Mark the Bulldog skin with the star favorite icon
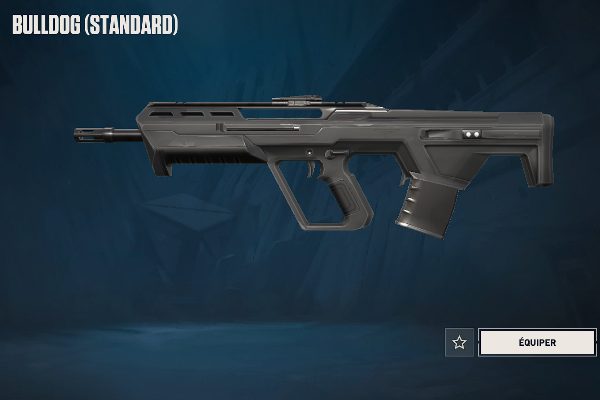This screenshot has width=600, height=400. pyautogui.click(x=459, y=342)
